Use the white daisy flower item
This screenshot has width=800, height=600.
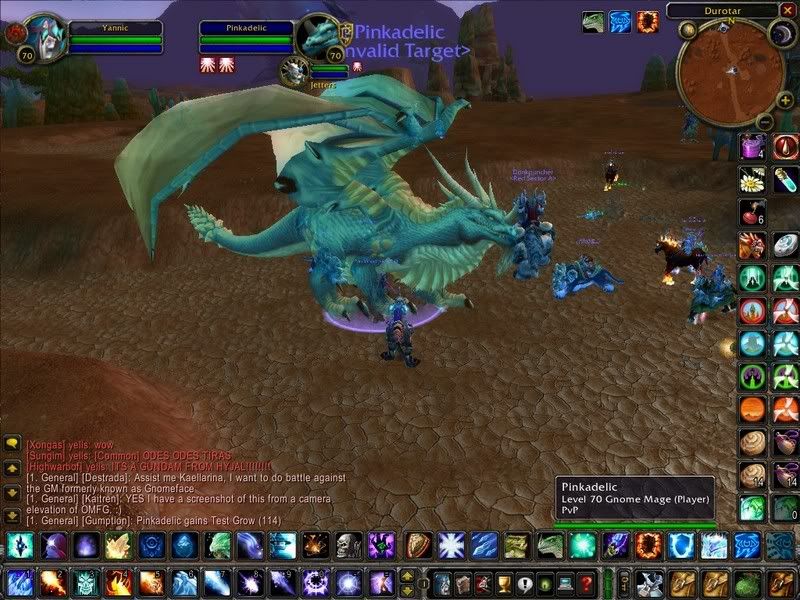tap(752, 180)
